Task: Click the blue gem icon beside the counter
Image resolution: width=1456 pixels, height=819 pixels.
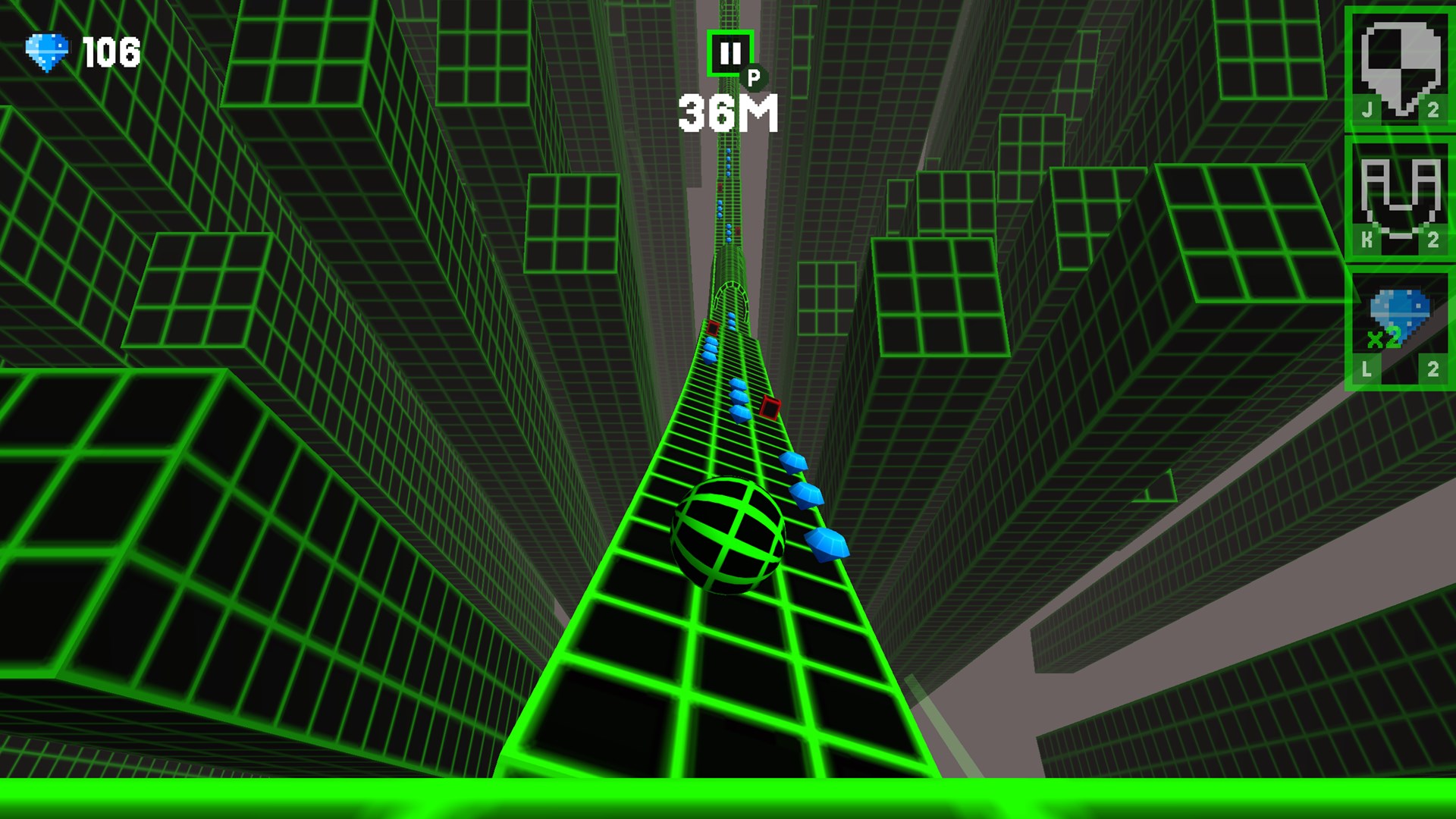Action: coord(47,49)
